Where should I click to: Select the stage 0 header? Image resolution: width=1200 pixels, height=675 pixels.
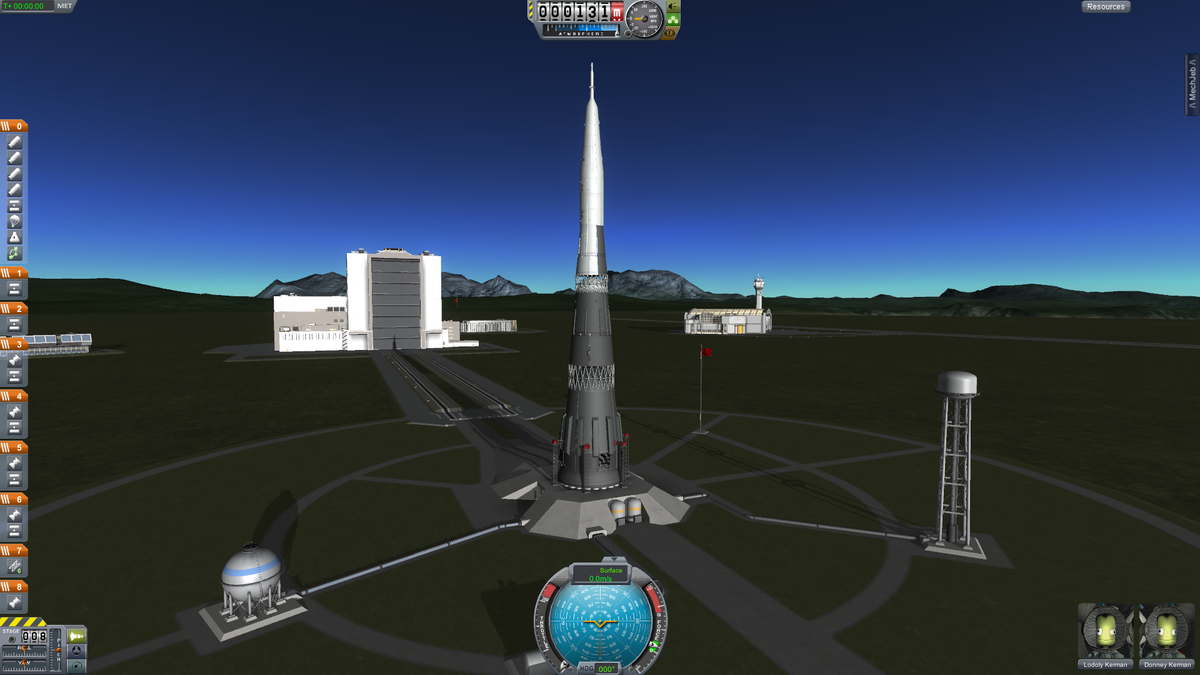click(14, 126)
